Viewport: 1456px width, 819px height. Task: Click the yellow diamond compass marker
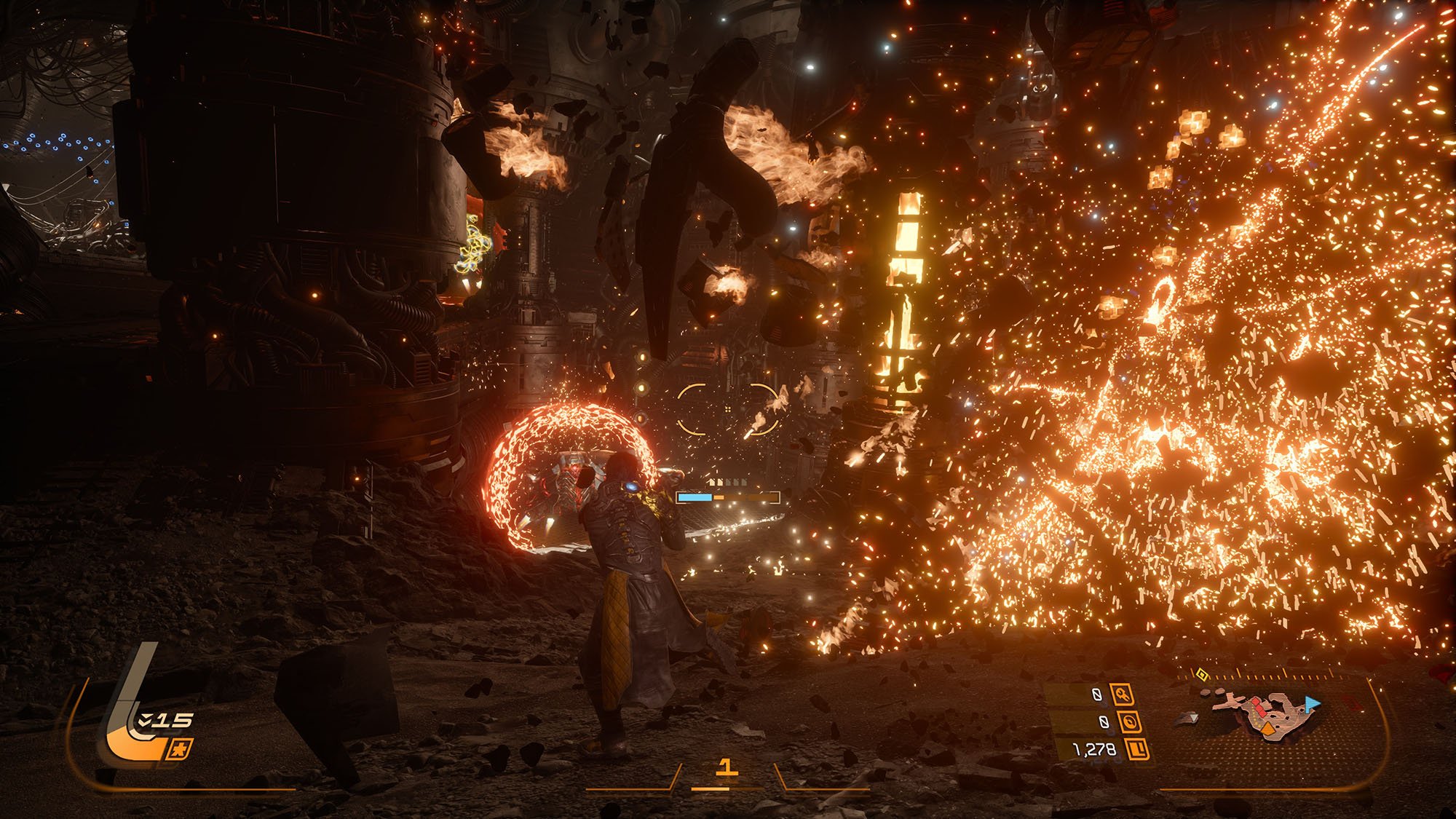pyautogui.click(x=1203, y=676)
